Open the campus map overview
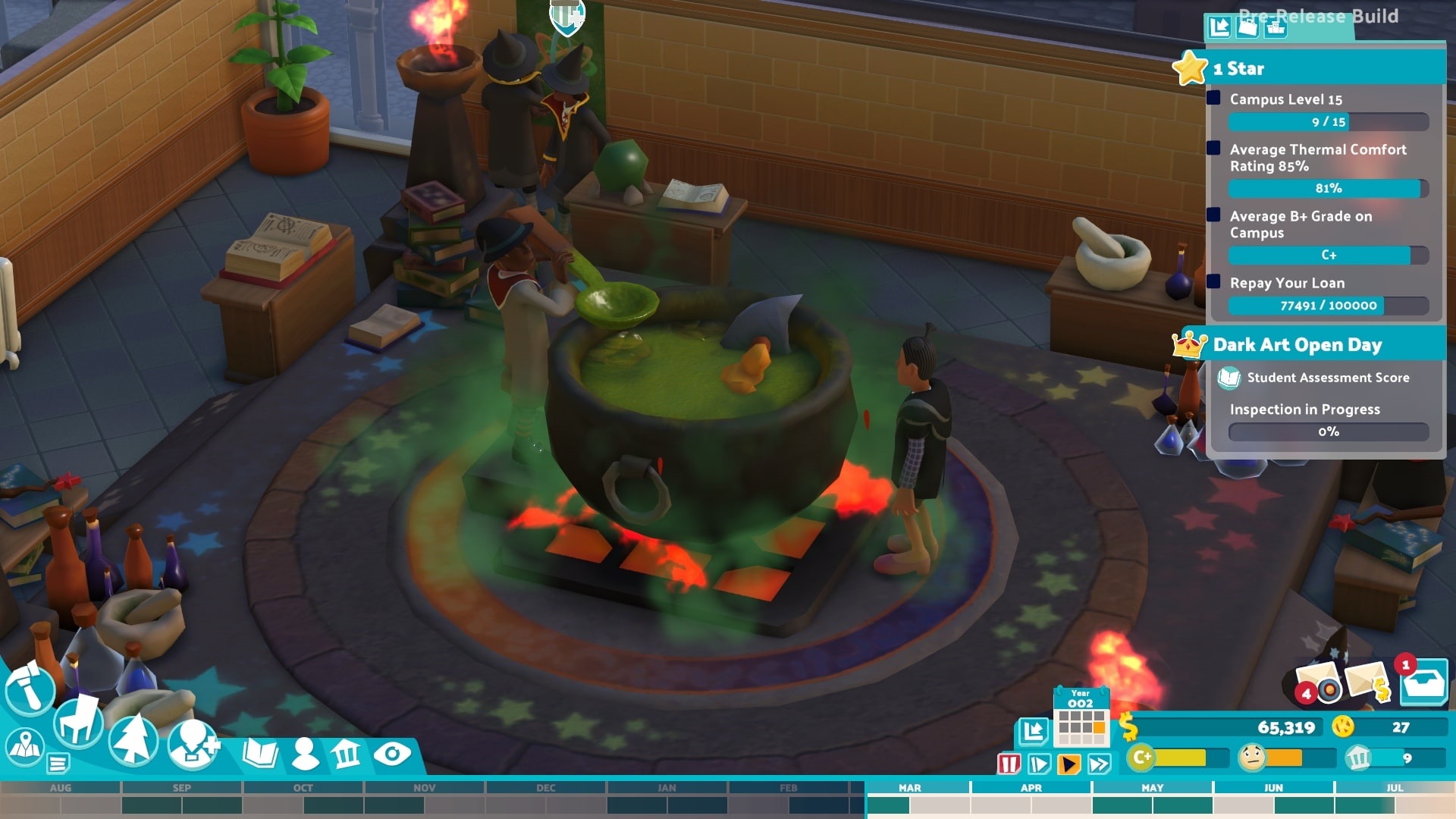Viewport: 1456px width, 819px height. pos(25,745)
